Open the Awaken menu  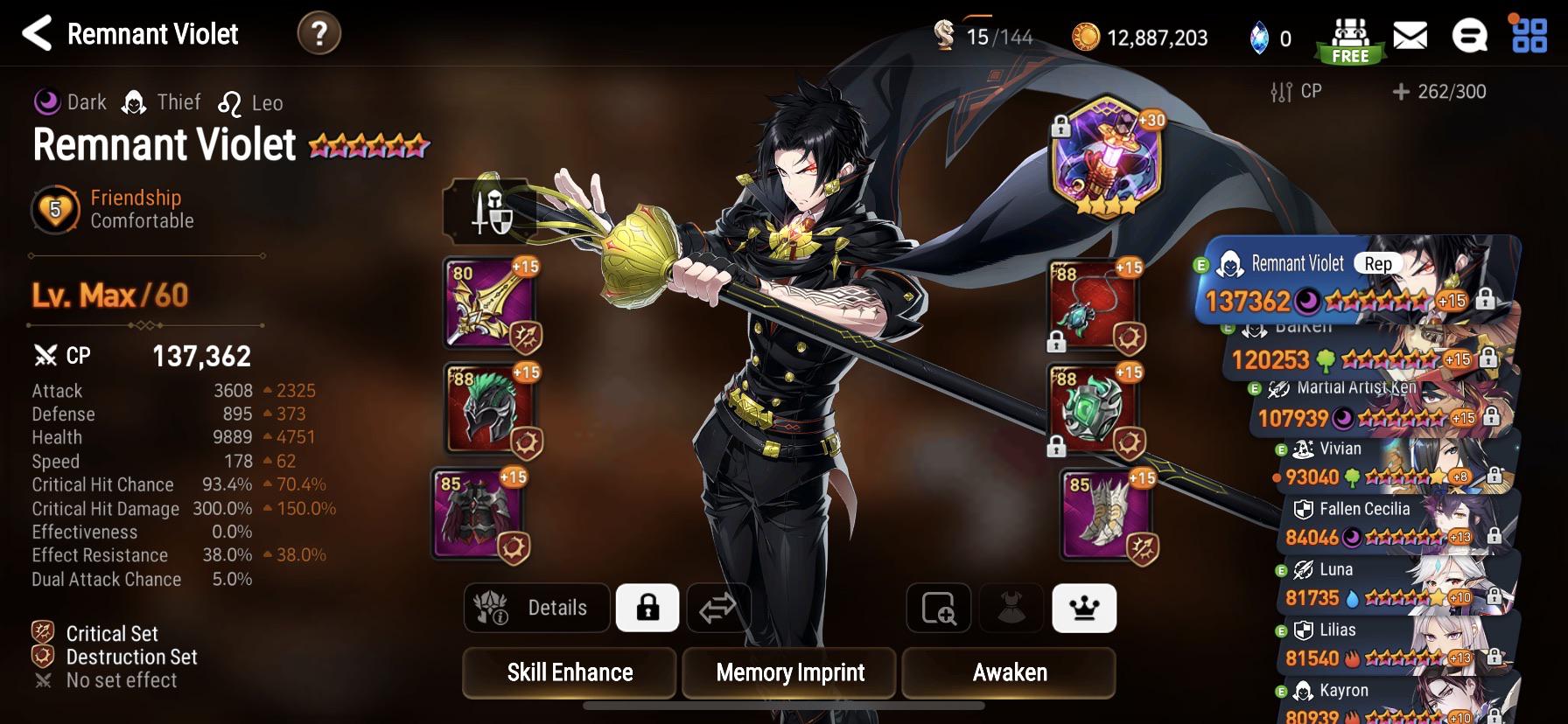point(1011,672)
